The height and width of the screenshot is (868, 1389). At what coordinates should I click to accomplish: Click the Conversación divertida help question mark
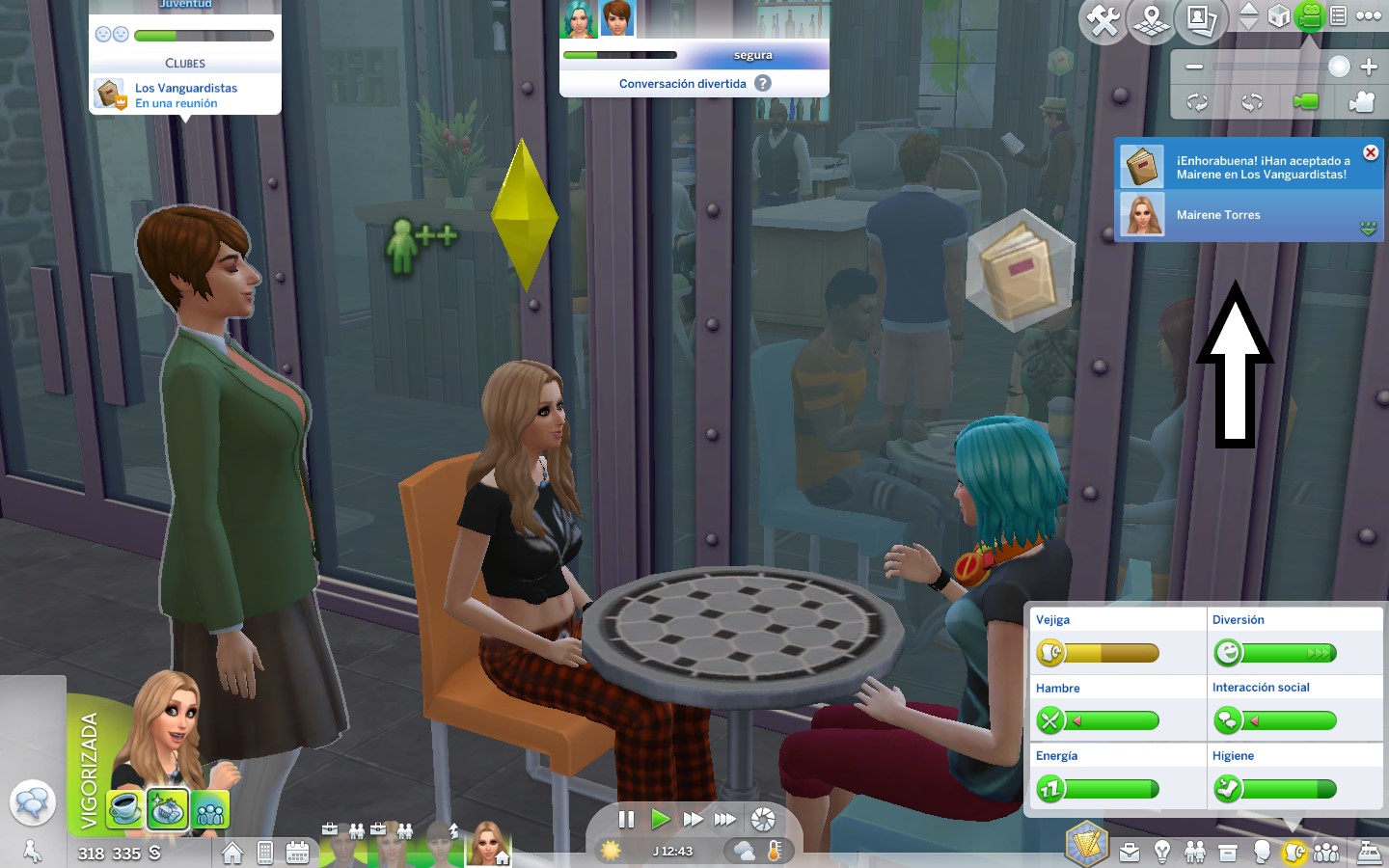tap(763, 83)
